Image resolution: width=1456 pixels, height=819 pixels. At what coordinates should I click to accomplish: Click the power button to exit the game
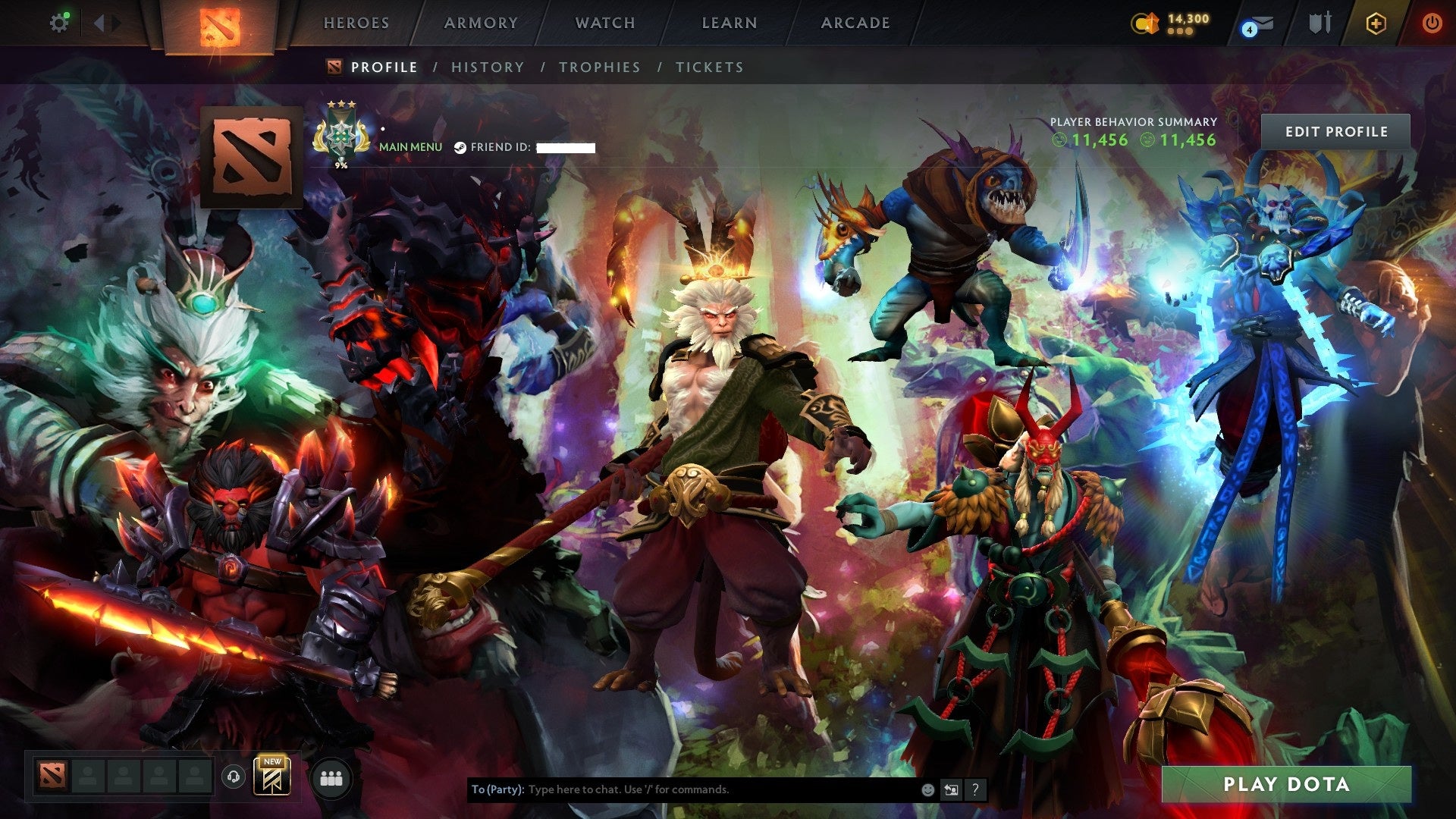(1433, 23)
